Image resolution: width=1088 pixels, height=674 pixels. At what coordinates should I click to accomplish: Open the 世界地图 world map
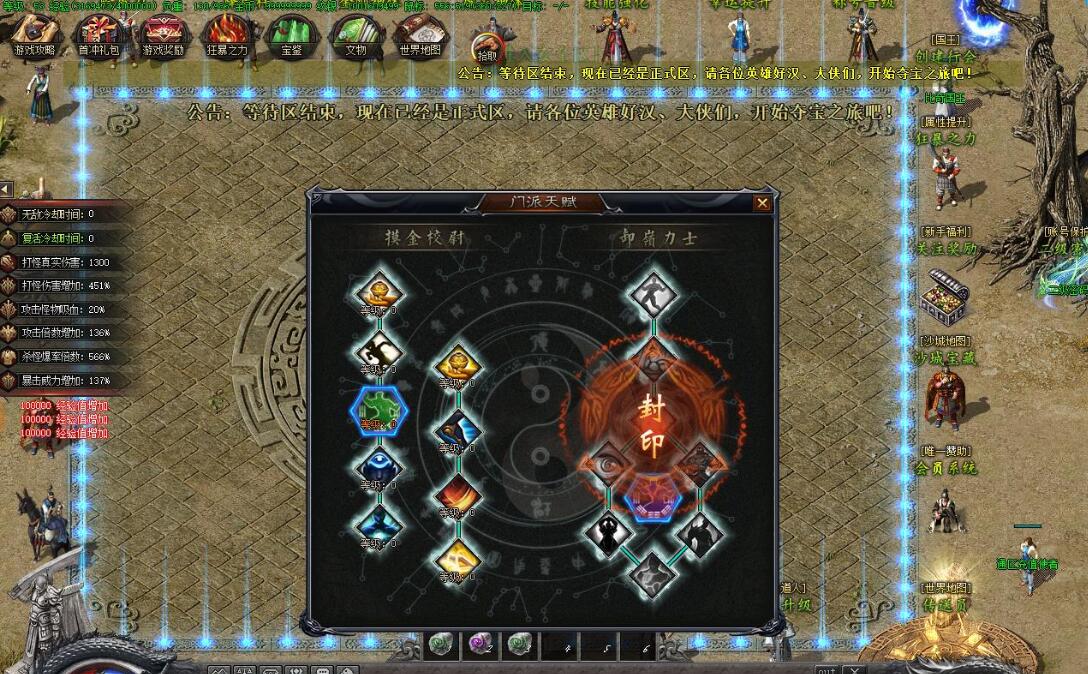coord(420,35)
